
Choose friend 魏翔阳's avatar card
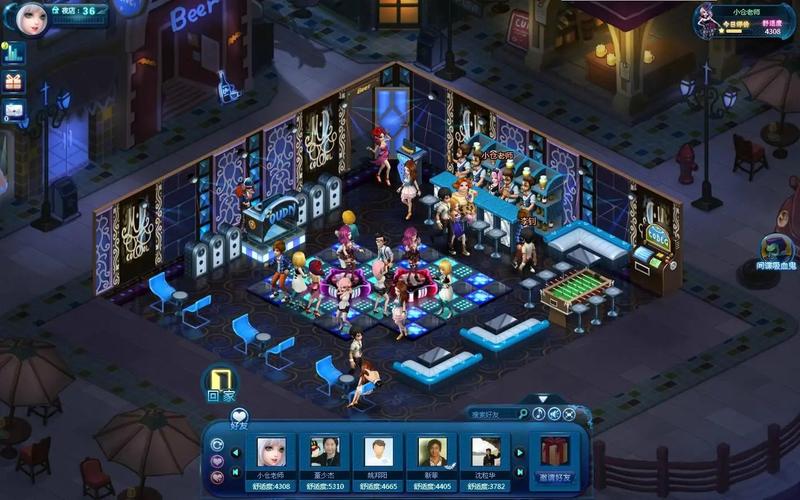[378, 453]
